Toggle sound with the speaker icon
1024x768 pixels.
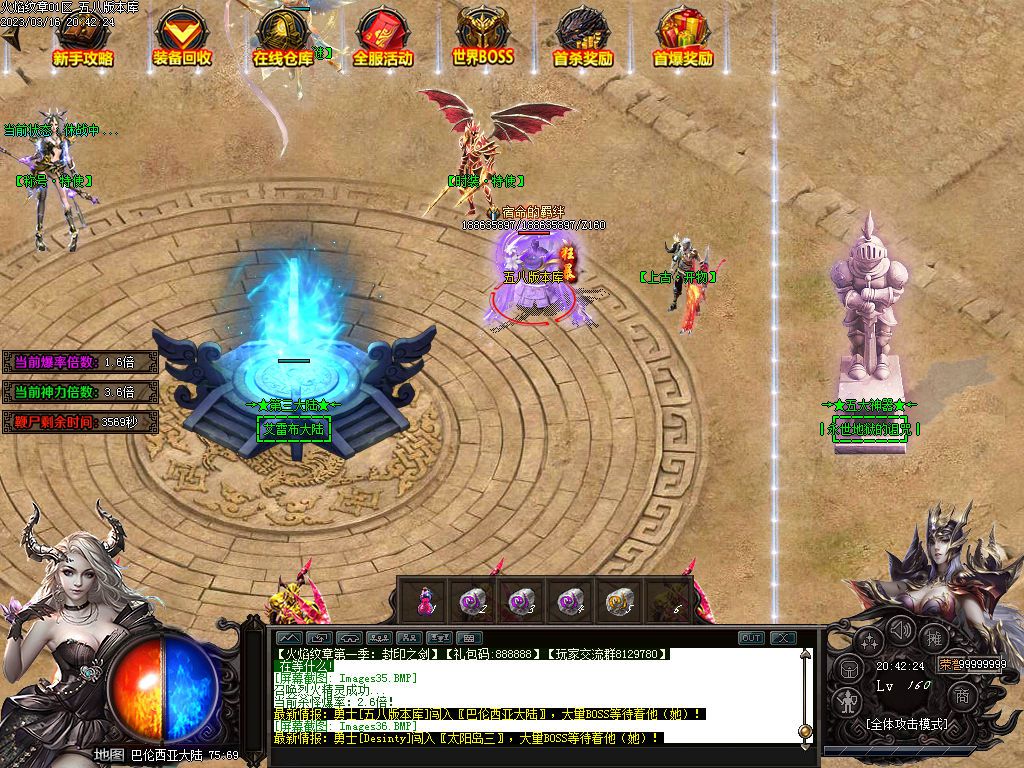[902, 630]
